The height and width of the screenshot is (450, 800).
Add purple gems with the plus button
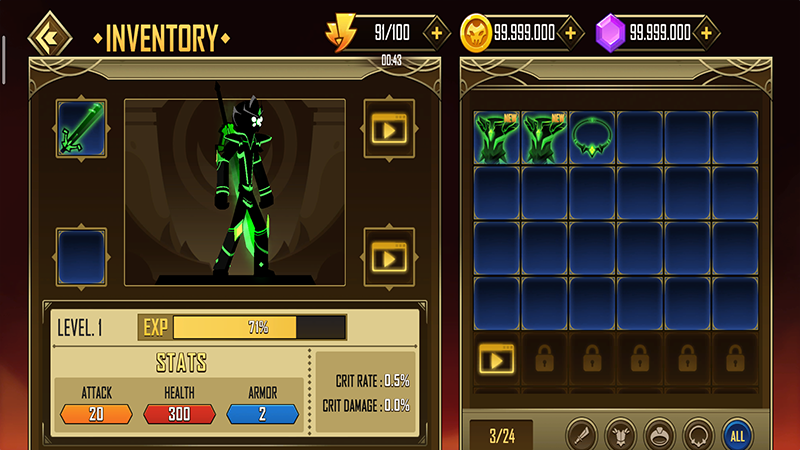pos(707,33)
